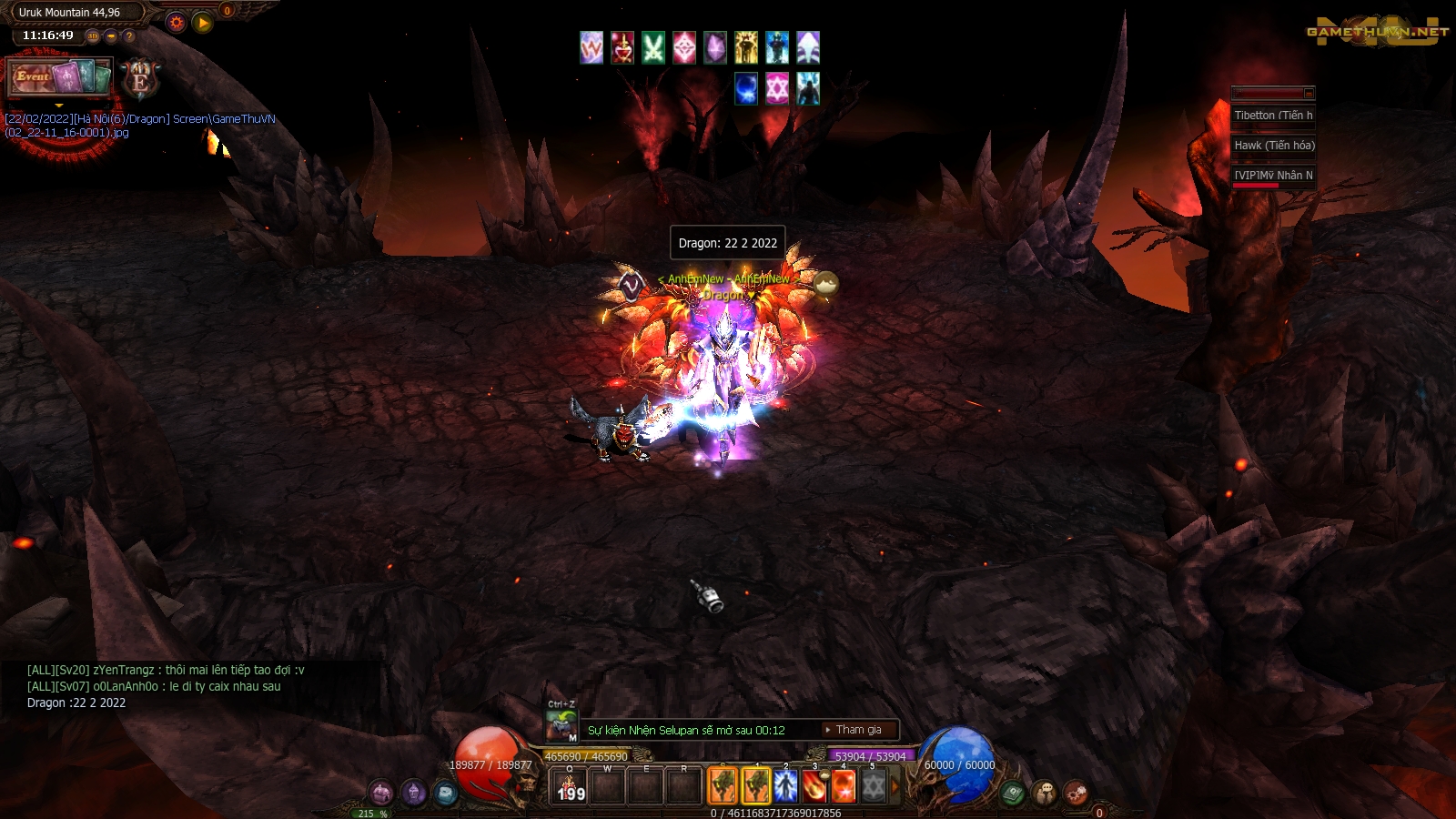Open the gear settings icon bottom right
This screenshot has height=819, width=1456.
coord(1075,792)
